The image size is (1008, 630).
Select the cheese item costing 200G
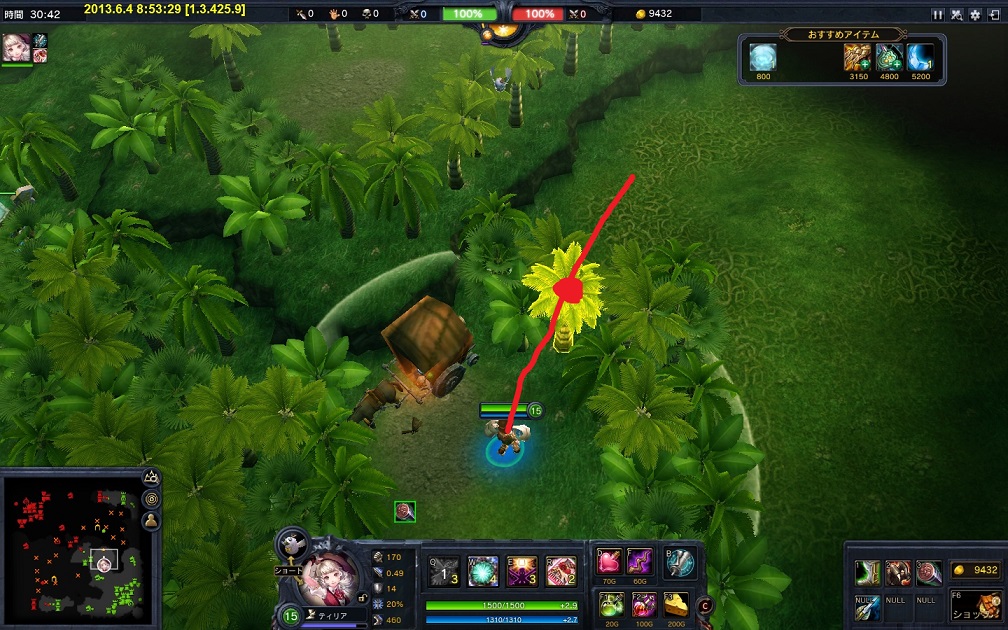click(677, 604)
